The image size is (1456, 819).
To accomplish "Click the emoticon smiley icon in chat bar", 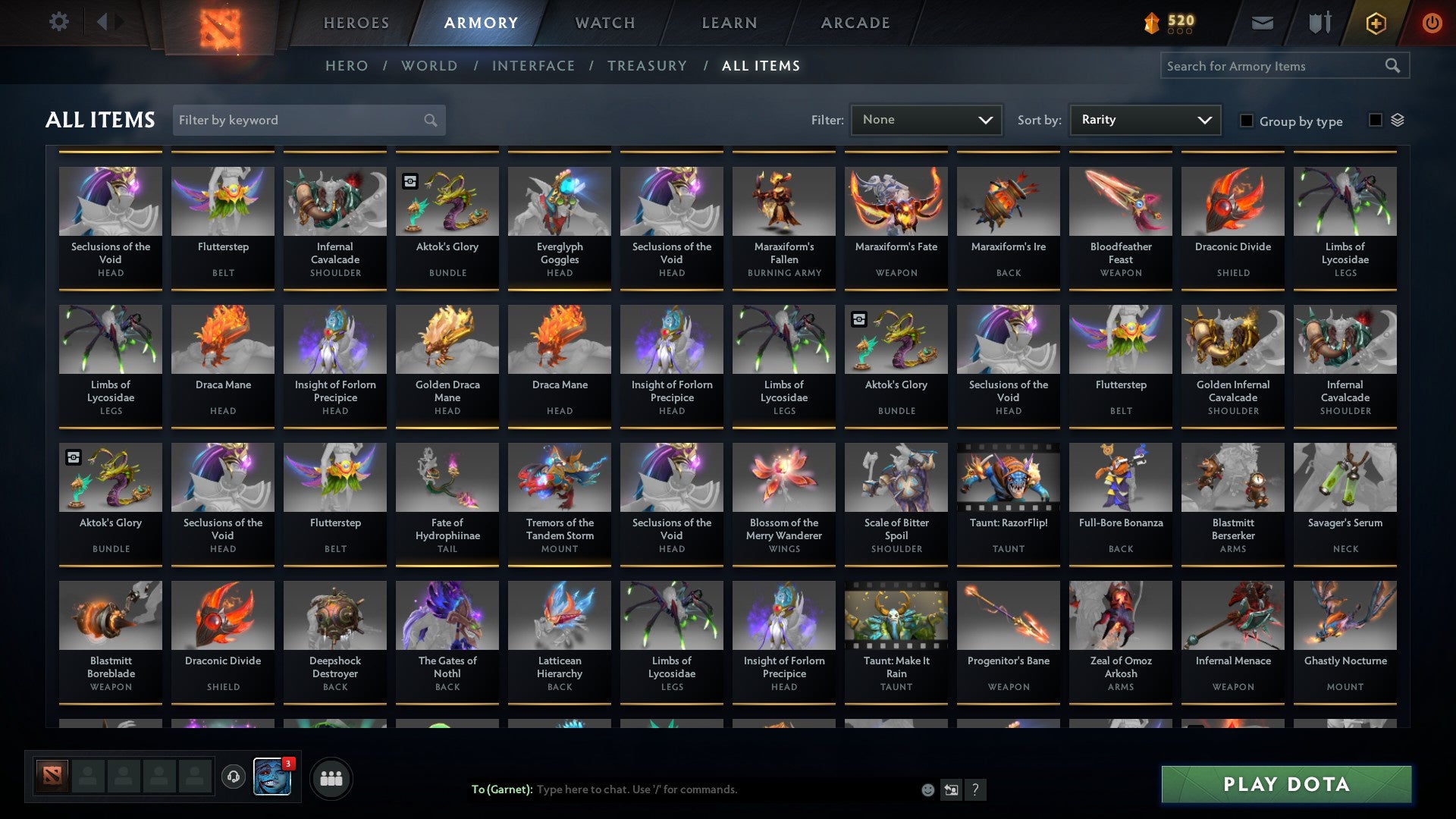I will point(927,789).
